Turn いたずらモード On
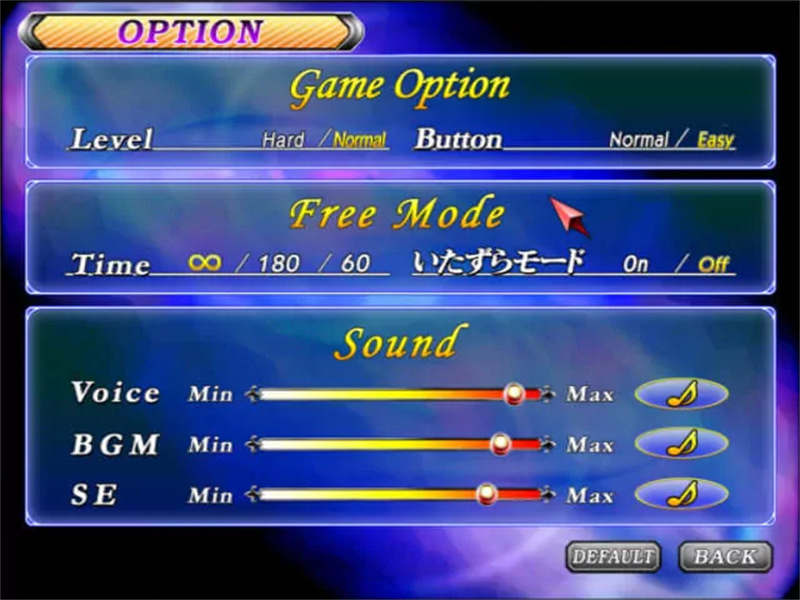Screen dimensions: 800x600 pos(636,264)
